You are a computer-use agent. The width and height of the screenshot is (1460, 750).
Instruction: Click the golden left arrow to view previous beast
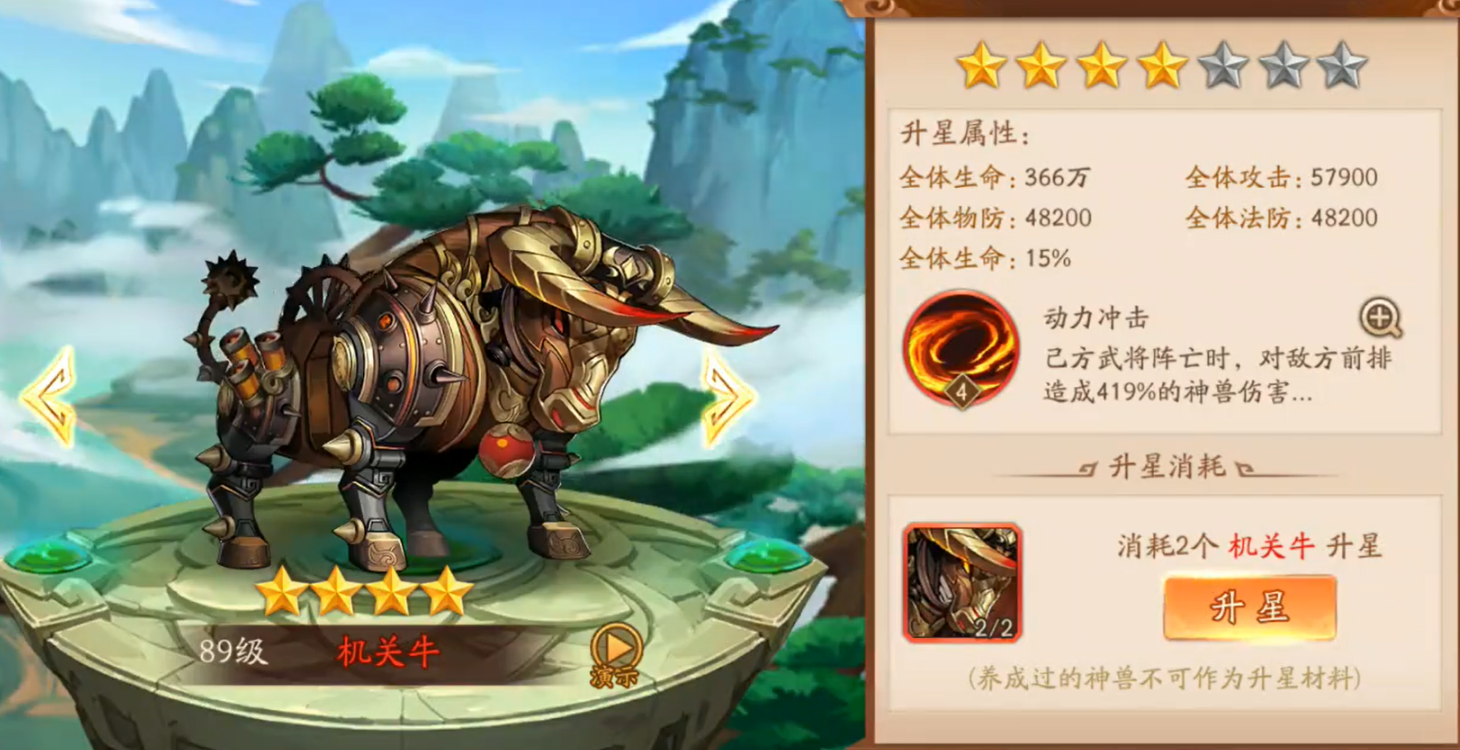coord(48,395)
